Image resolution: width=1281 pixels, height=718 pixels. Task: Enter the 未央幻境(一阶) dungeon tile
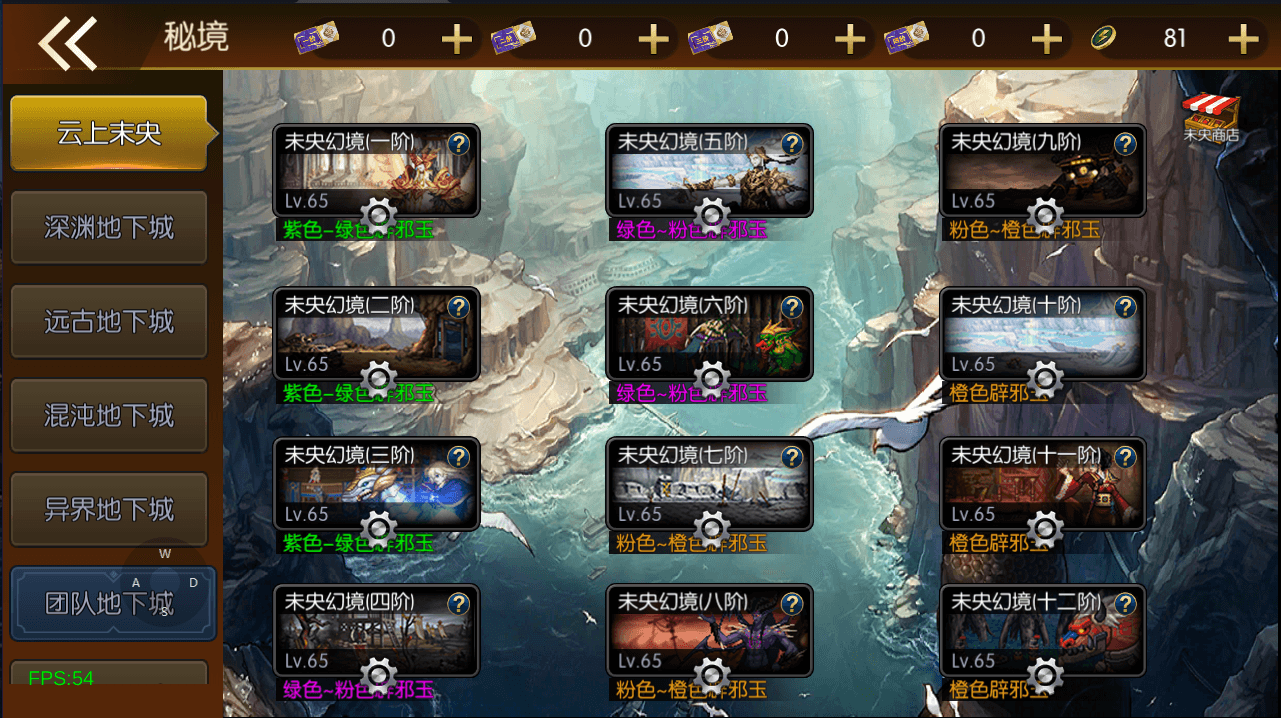(376, 170)
